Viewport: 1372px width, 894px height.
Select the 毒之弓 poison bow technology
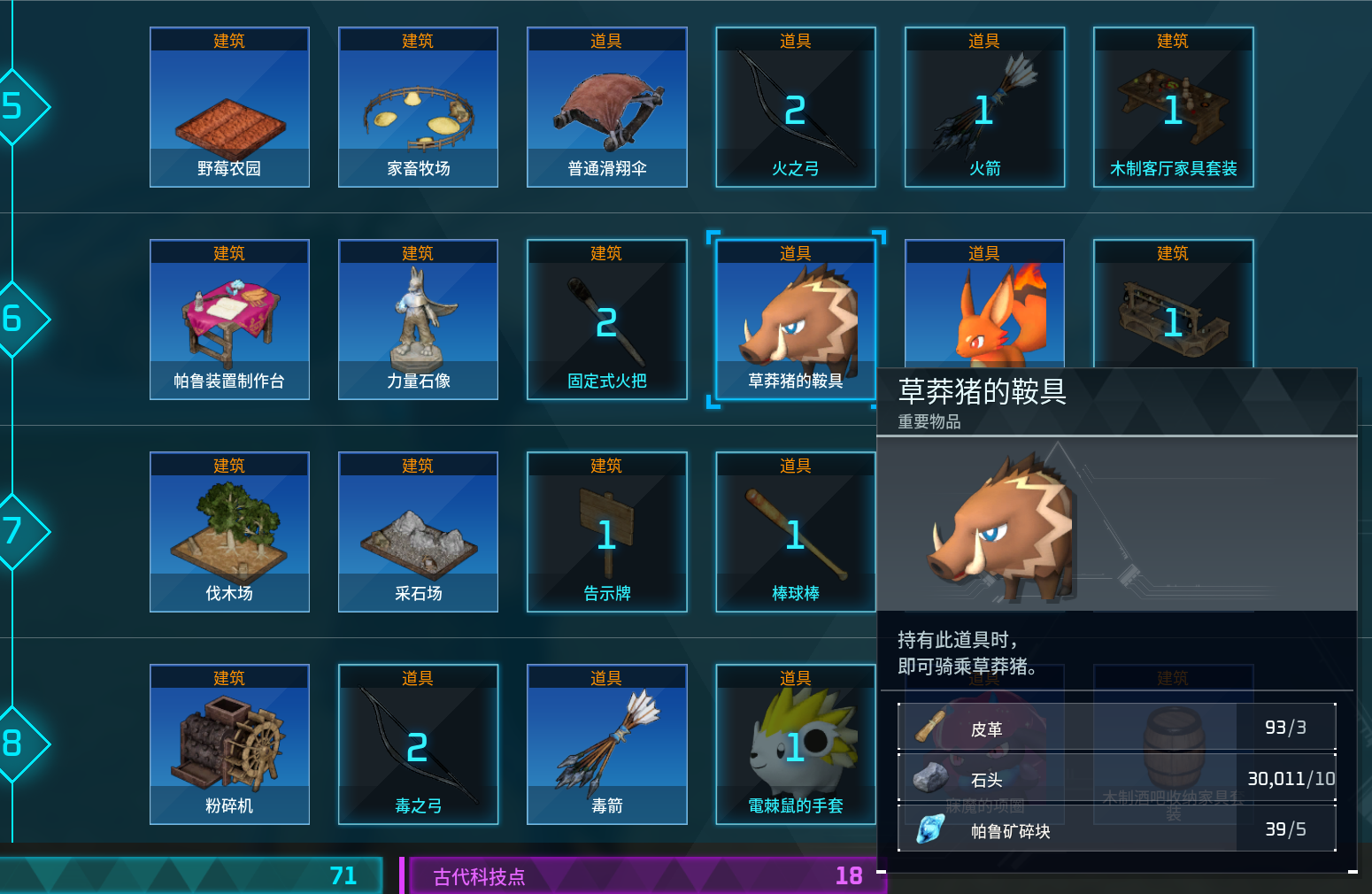418,744
